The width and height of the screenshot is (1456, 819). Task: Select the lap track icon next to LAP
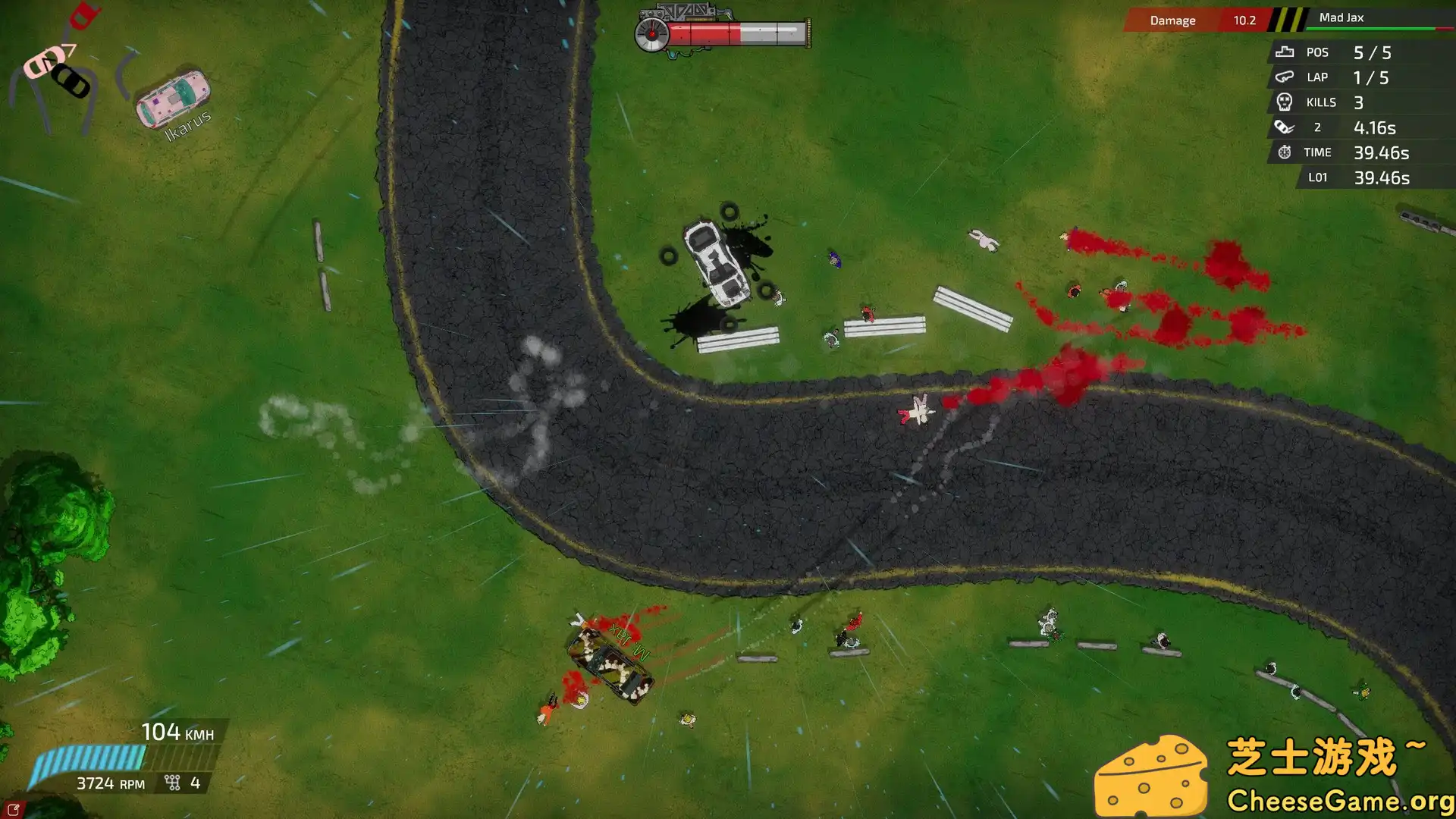click(x=1284, y=77)
